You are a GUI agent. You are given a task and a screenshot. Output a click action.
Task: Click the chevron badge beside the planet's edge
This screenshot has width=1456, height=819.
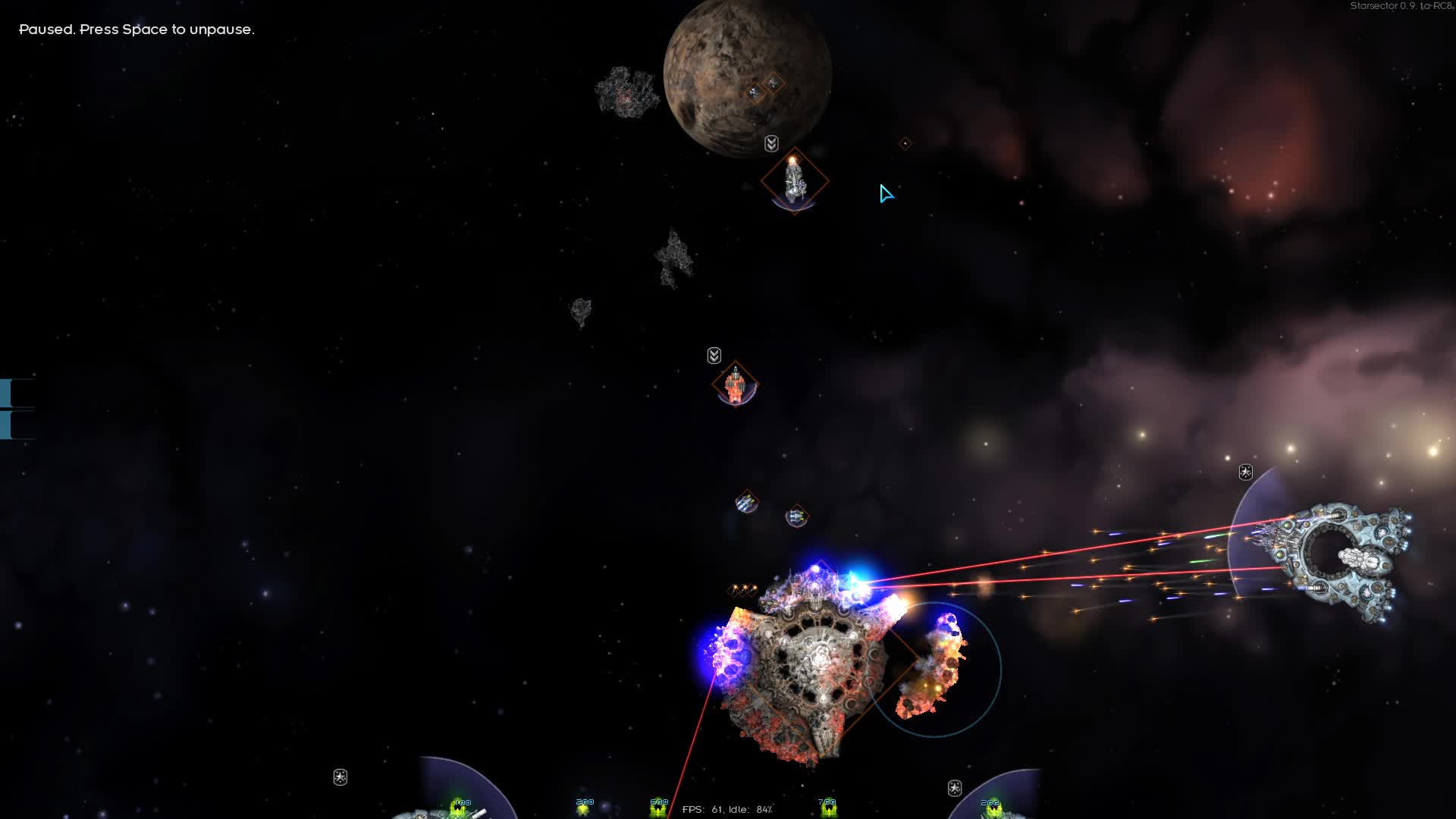coord(771,144)
